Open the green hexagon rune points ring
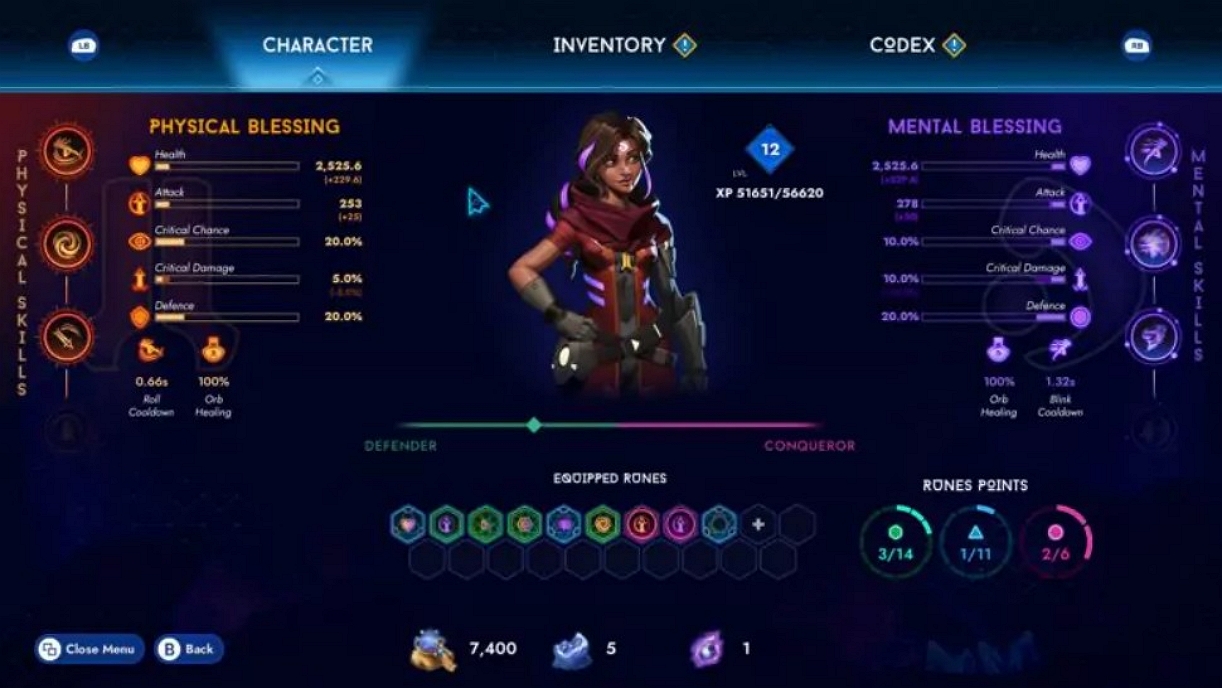 [896, 541]
